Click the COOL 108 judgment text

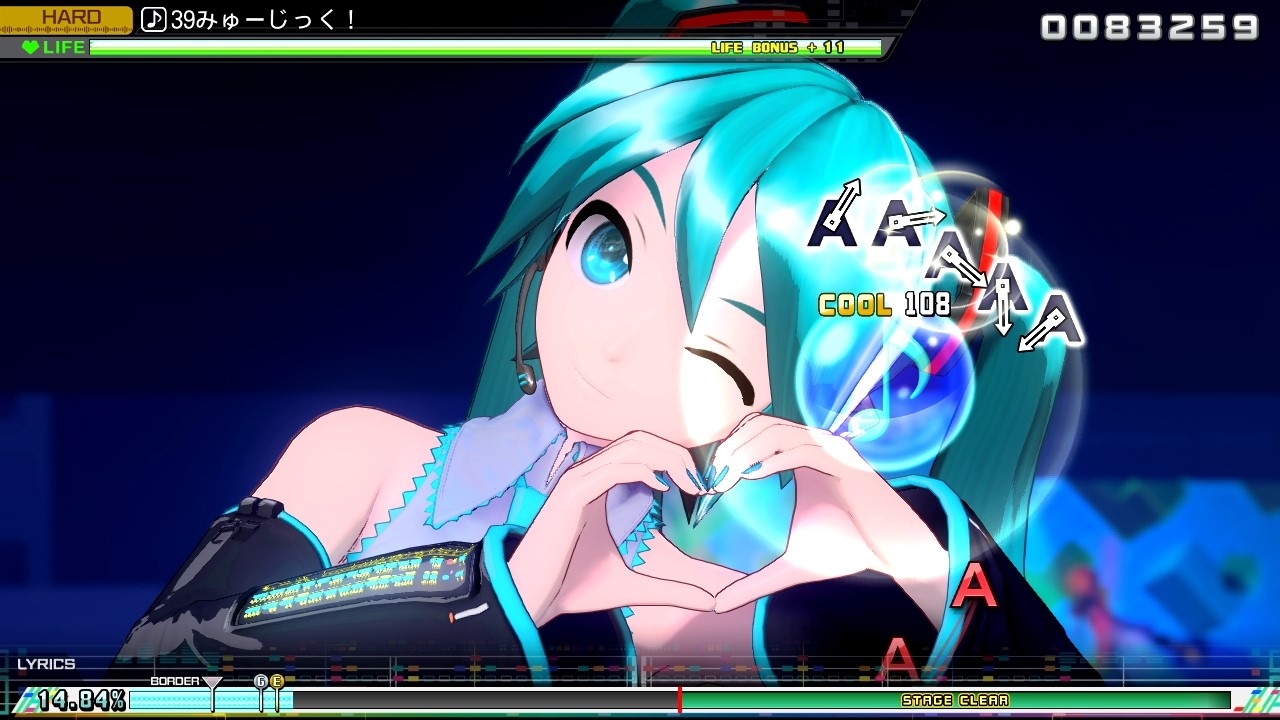click(x=885, y=304)
